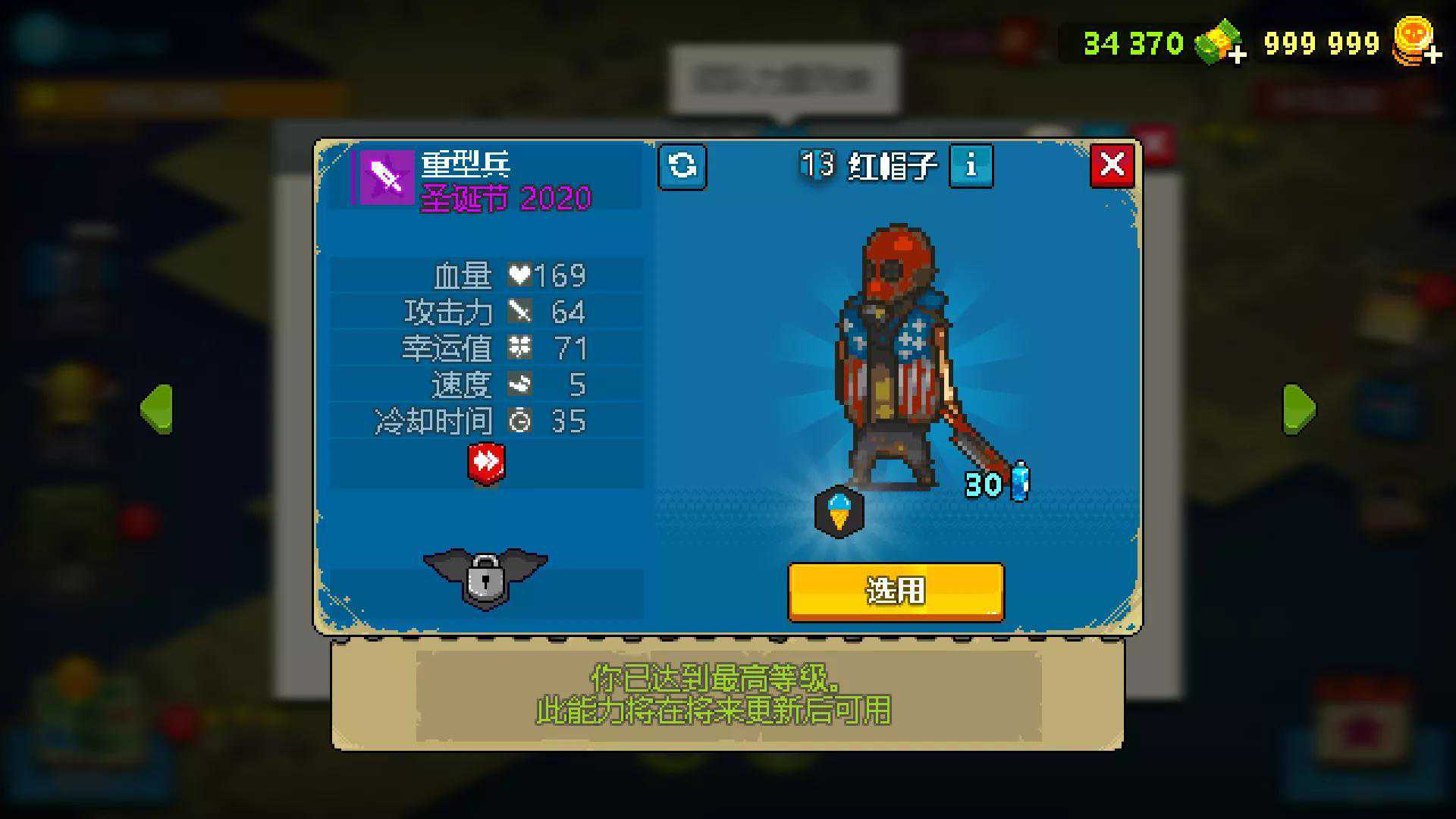Tap the locked winged padlock emblem

pyautogui.click(x=485, y=578)
